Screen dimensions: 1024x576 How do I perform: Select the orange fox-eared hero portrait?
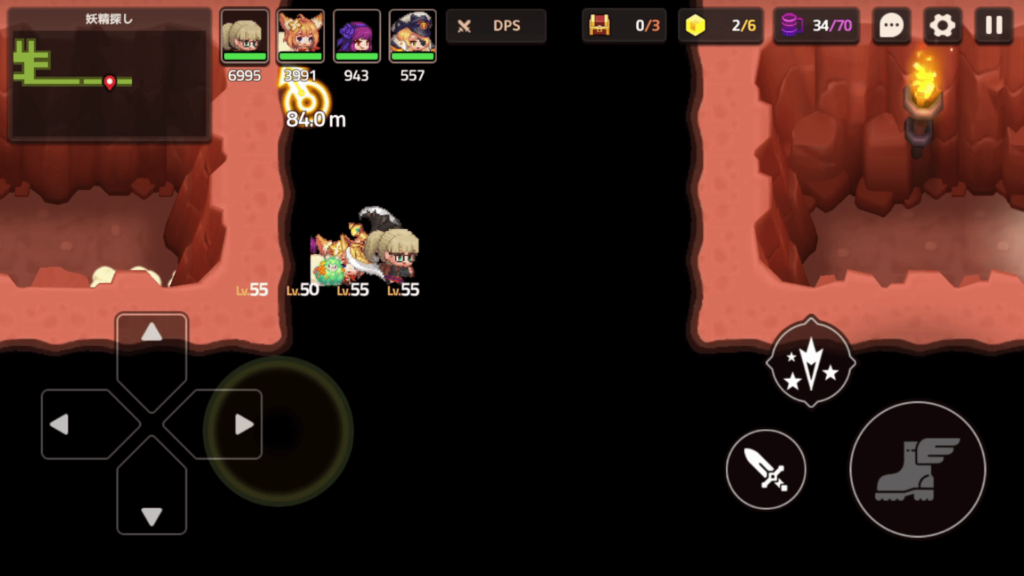click(x=300, y=36)
